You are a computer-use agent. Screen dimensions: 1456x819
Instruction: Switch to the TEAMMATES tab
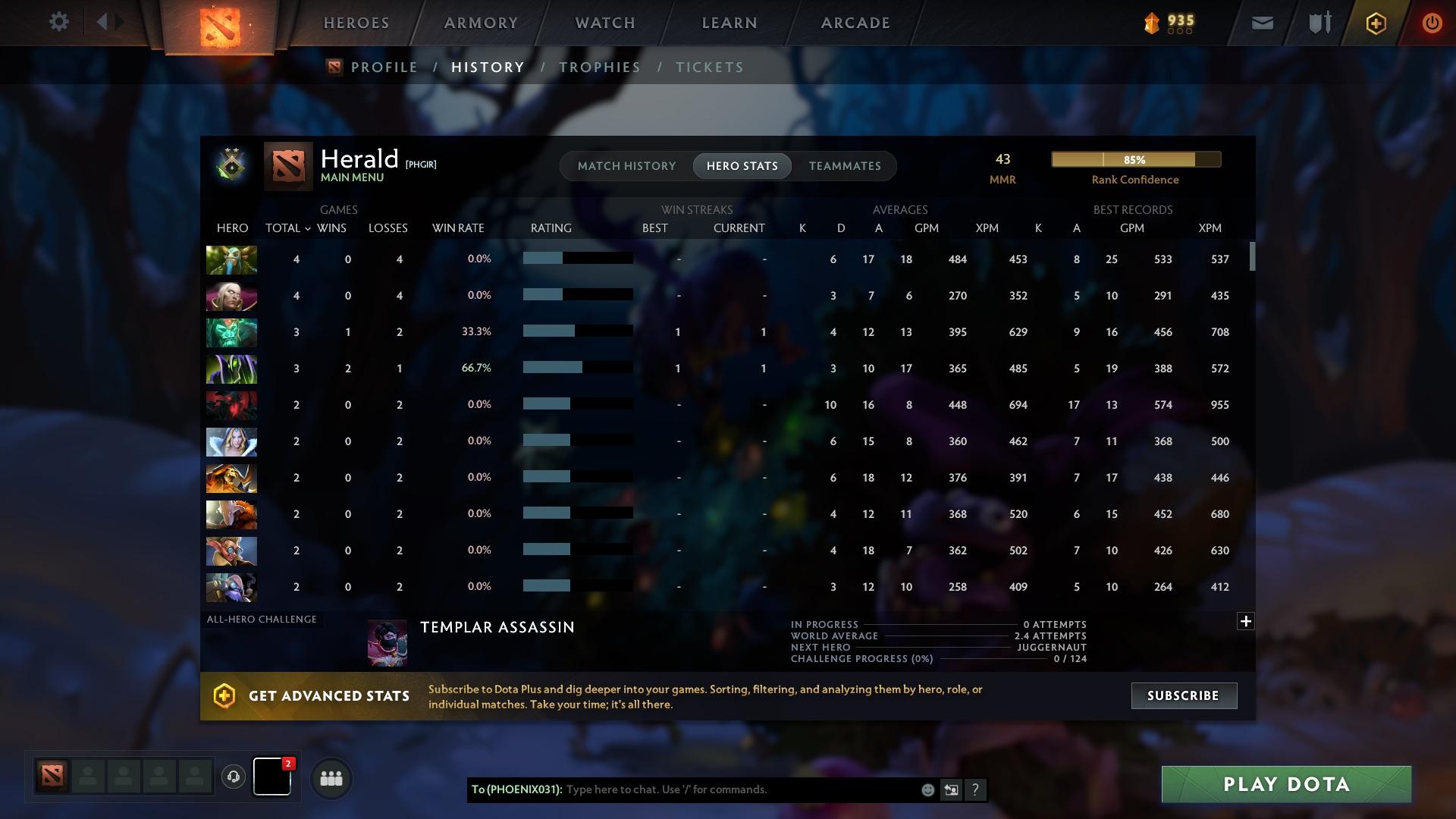(844, 165)
